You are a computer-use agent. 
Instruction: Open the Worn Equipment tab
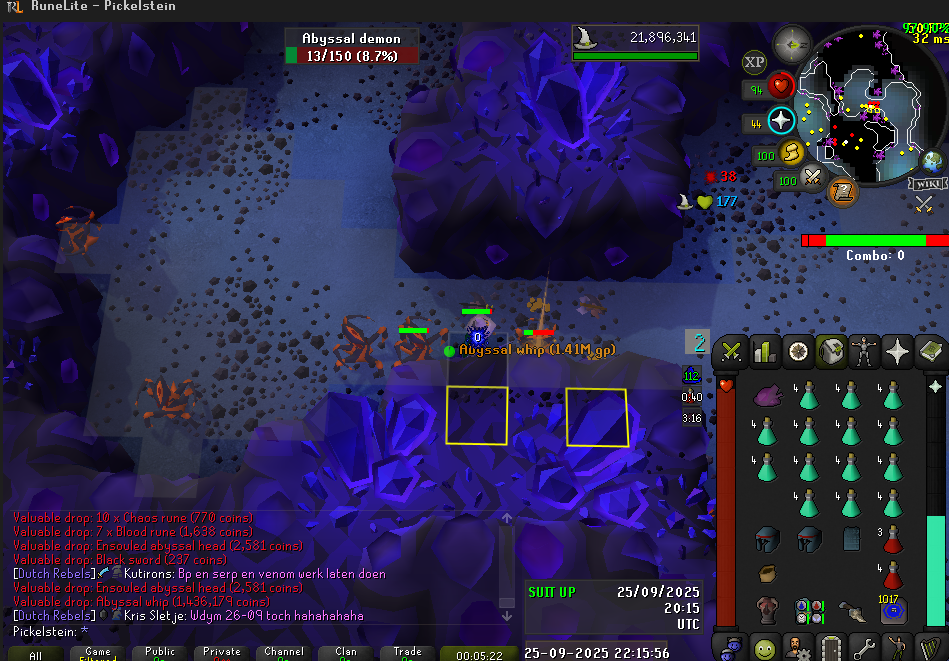click(864, 352)
